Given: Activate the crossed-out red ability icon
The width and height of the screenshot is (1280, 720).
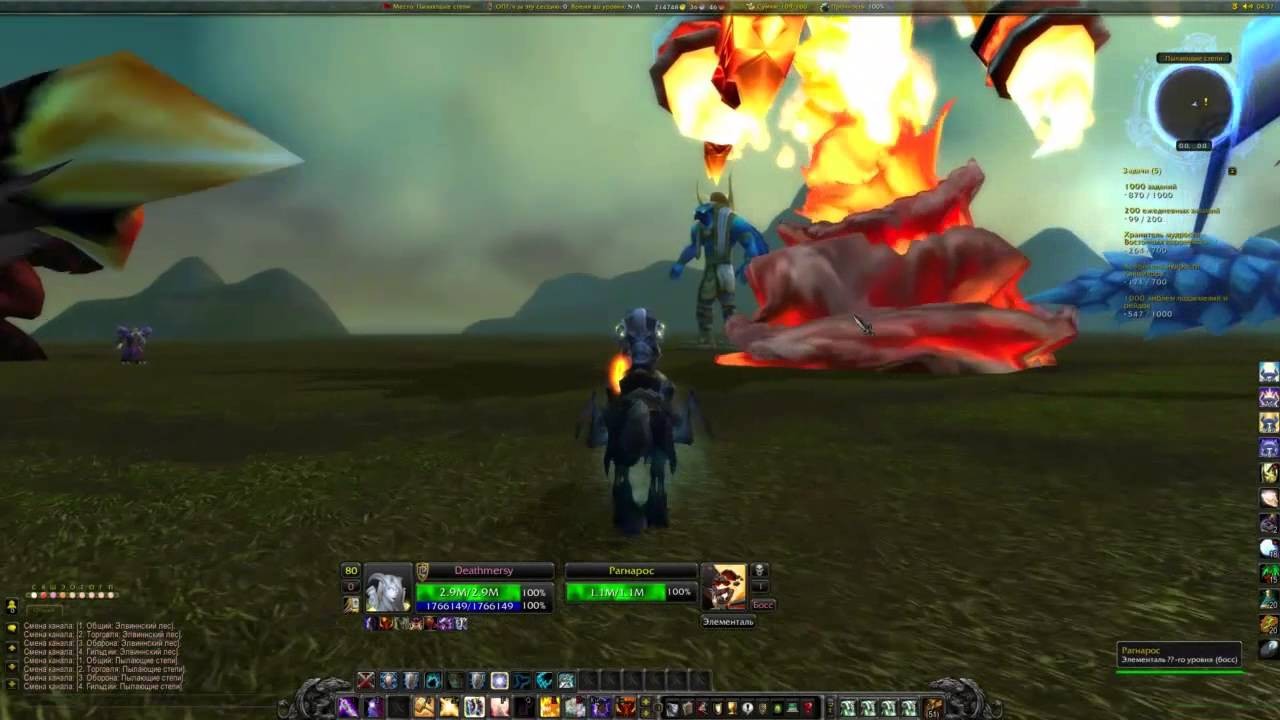Looking at the screenshot, I should (366, 681).
